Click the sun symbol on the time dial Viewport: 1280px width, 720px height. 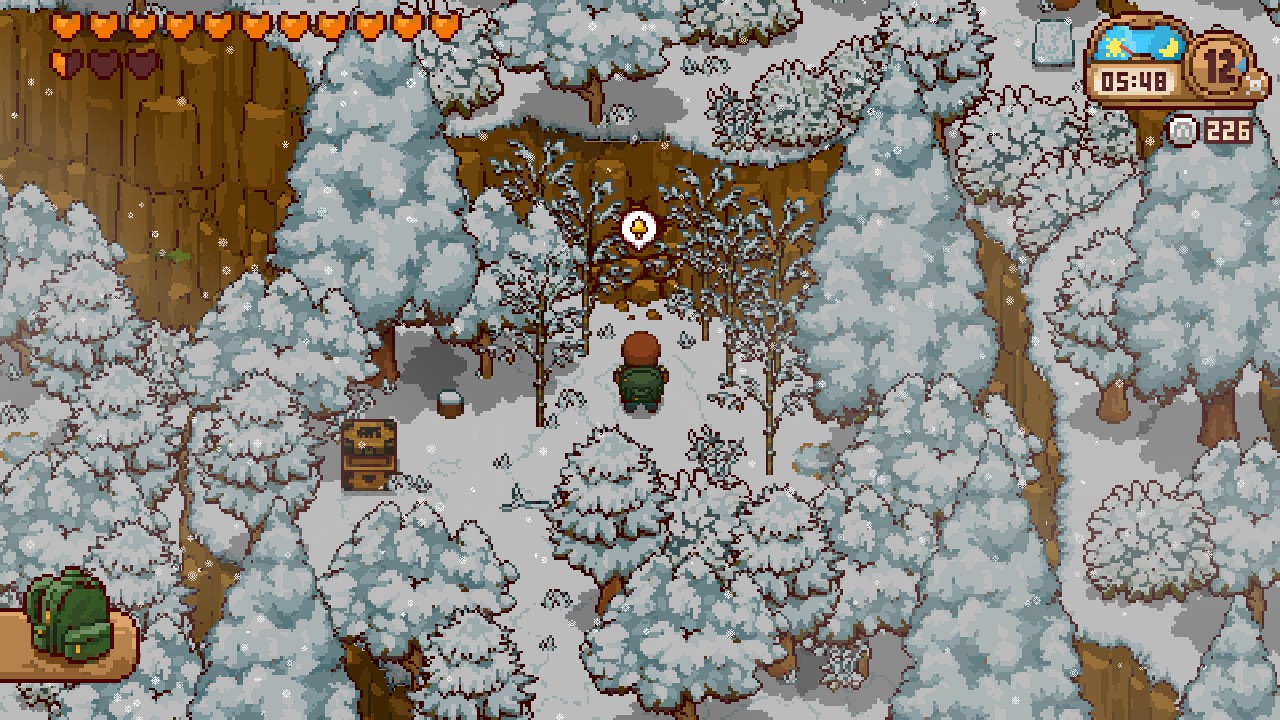tap(1113, 48)
